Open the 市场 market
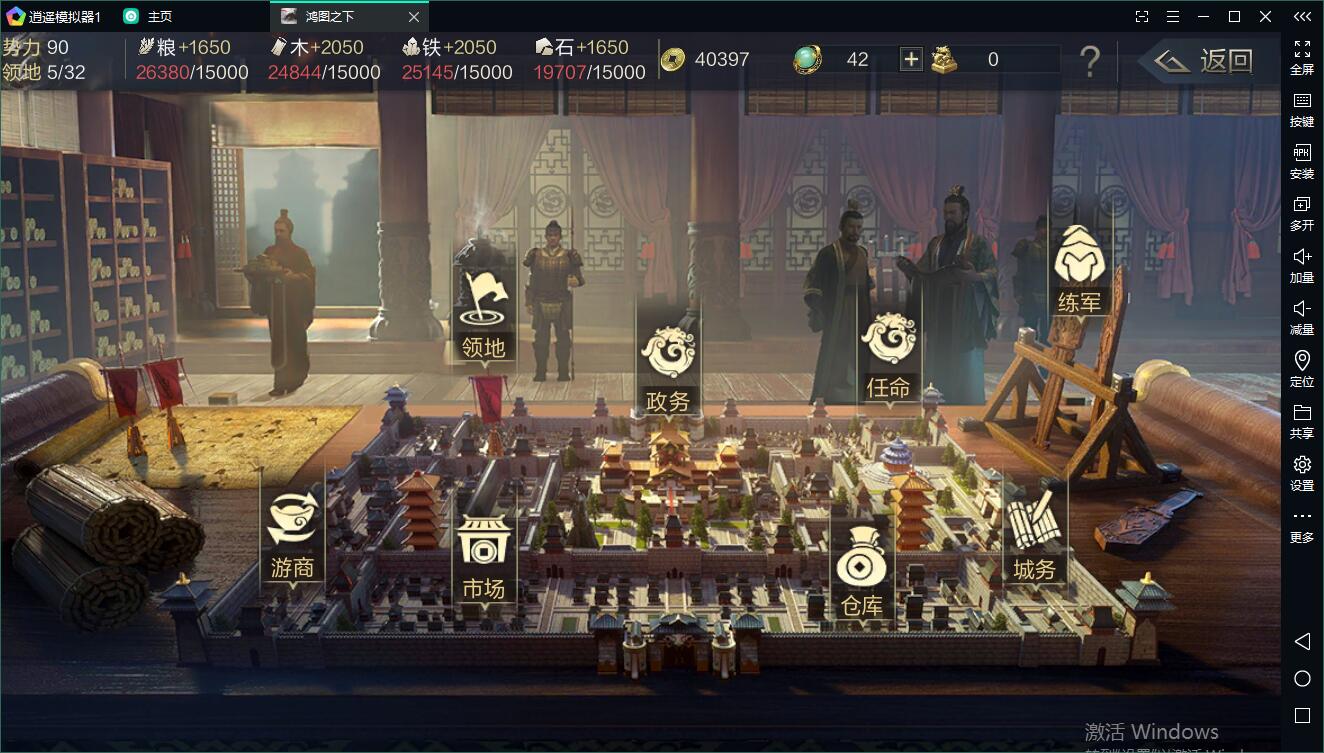This screenshot has width=1324, height=753. 484,556
